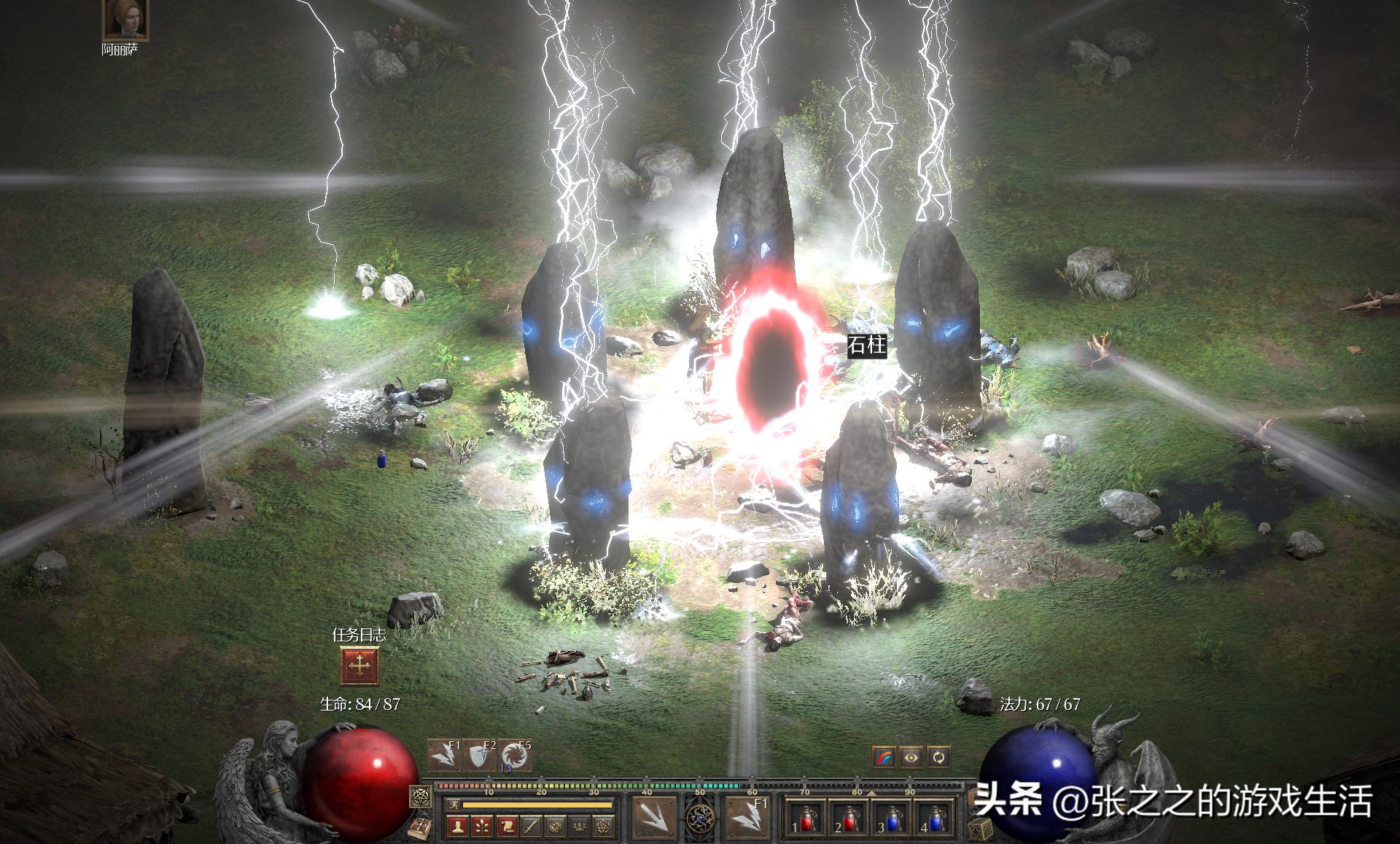The height and width of the screenshot is (844, 1400).
Task: Toggle the mini panel with the center orb
Action: (x=700, y=818)
